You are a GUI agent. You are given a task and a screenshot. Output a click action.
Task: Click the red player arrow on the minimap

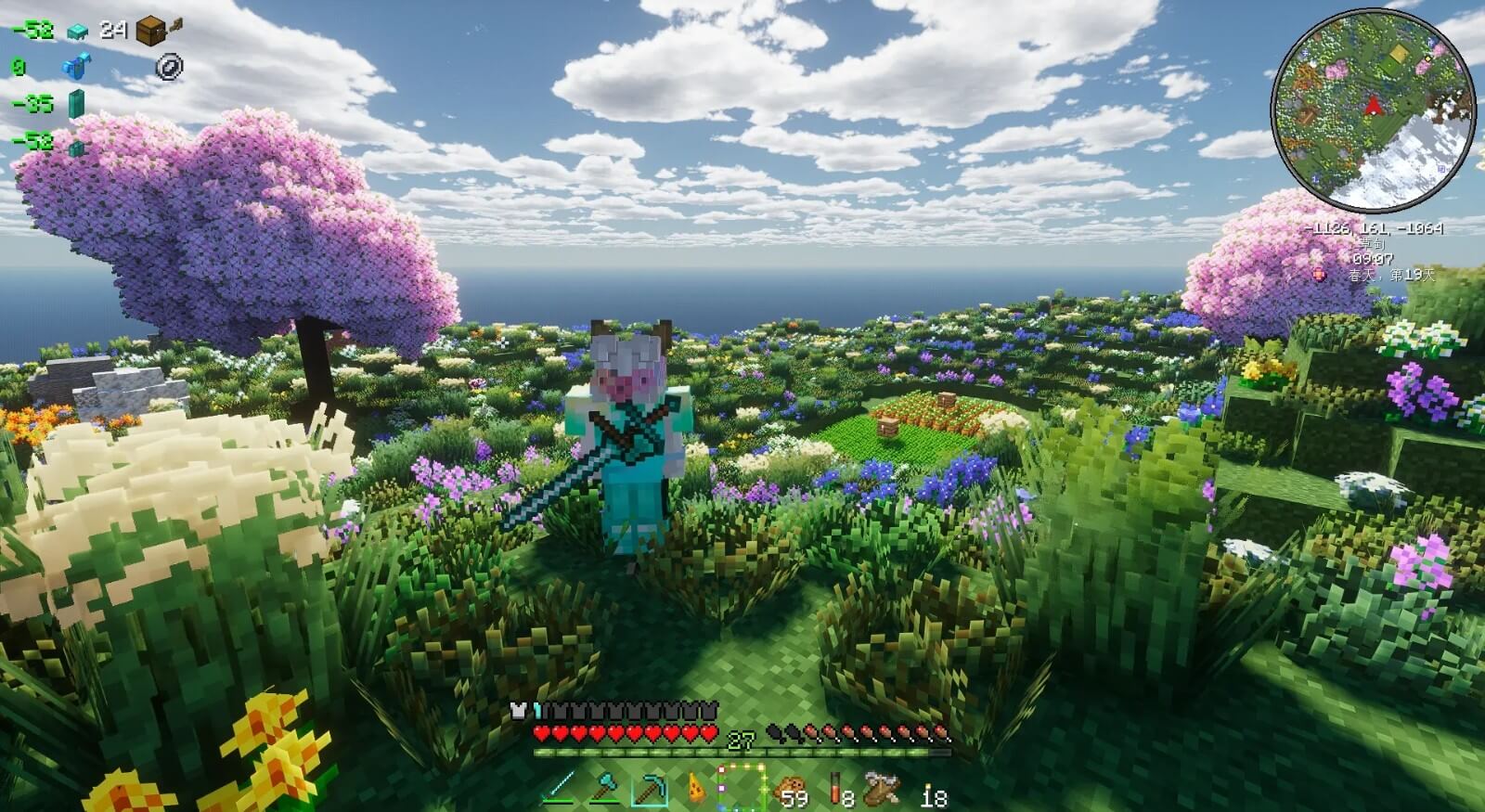point(1373,106)
